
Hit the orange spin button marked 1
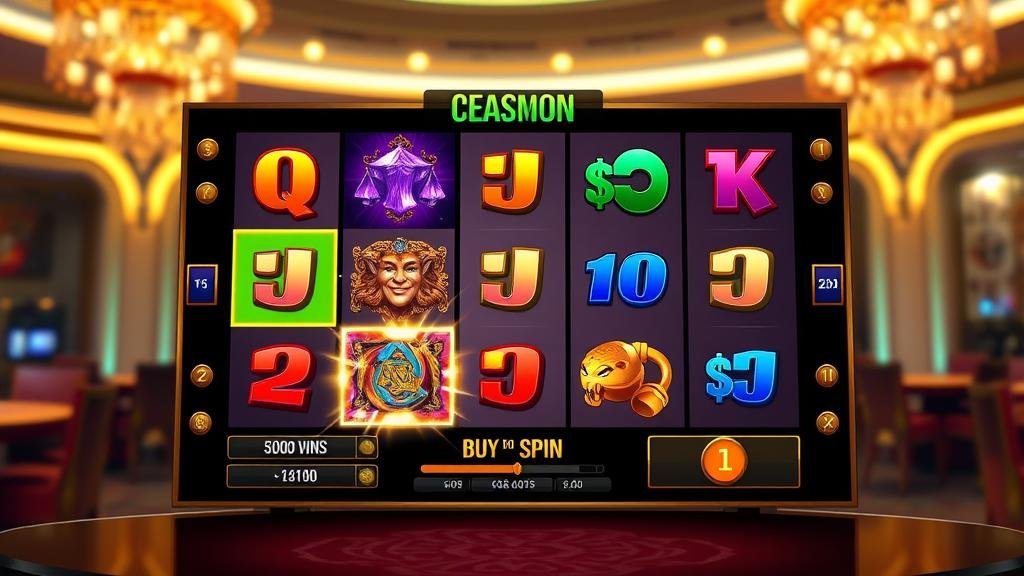click(x=723, y=461)
